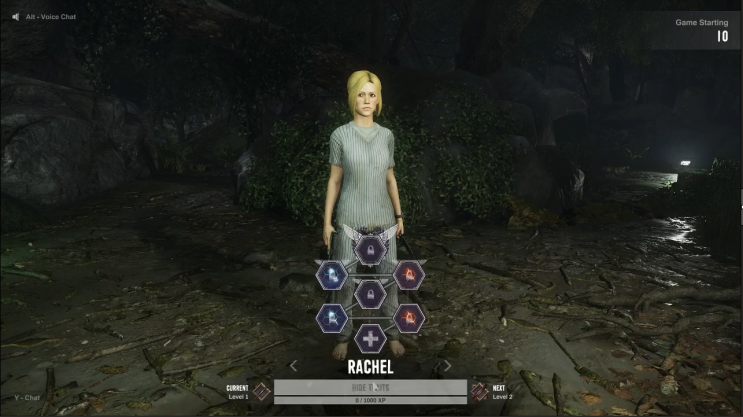Click the Hide Traits button

pos(370,387)
